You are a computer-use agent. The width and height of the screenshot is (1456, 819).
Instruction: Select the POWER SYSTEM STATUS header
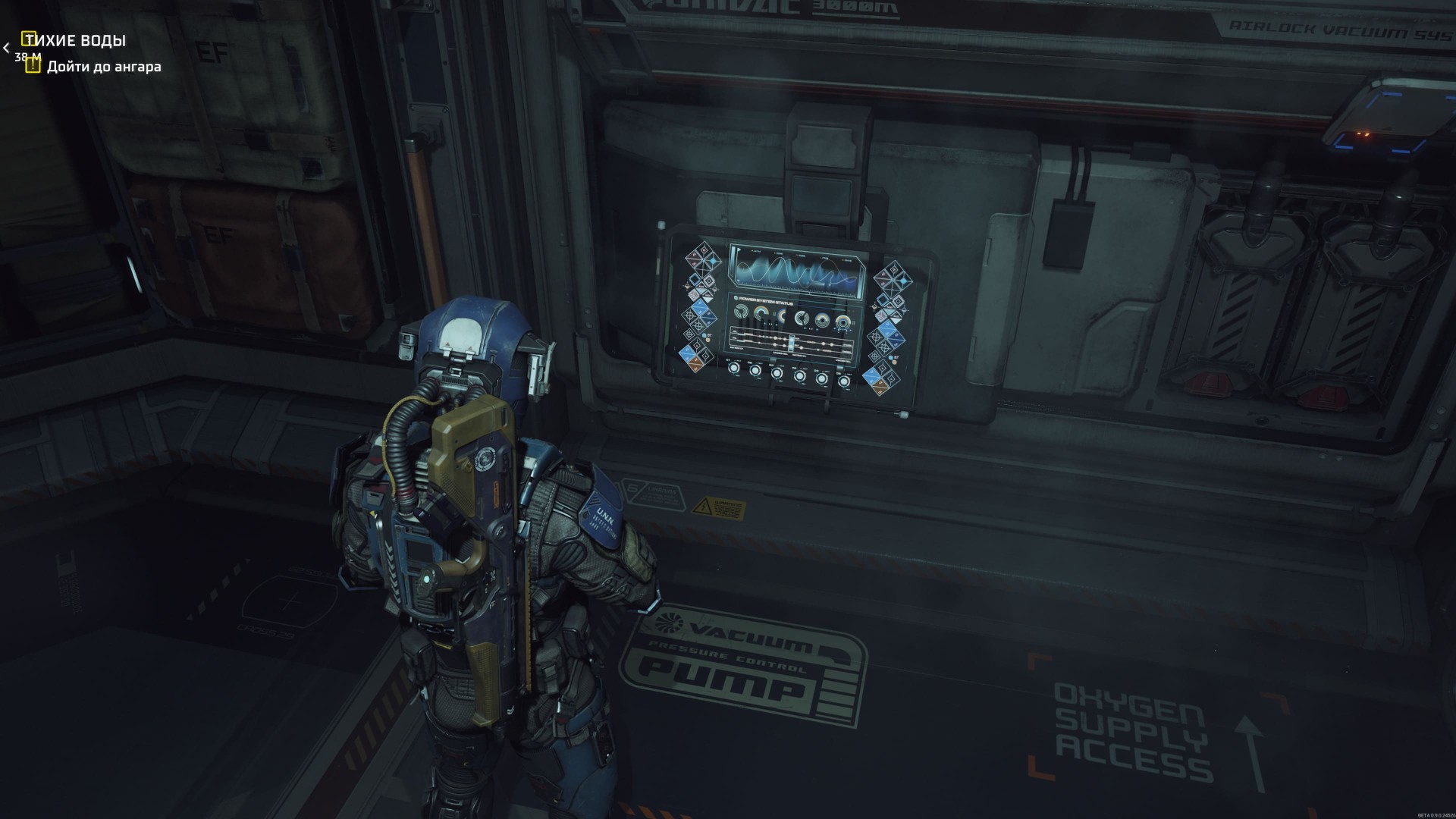click(766, 300)
